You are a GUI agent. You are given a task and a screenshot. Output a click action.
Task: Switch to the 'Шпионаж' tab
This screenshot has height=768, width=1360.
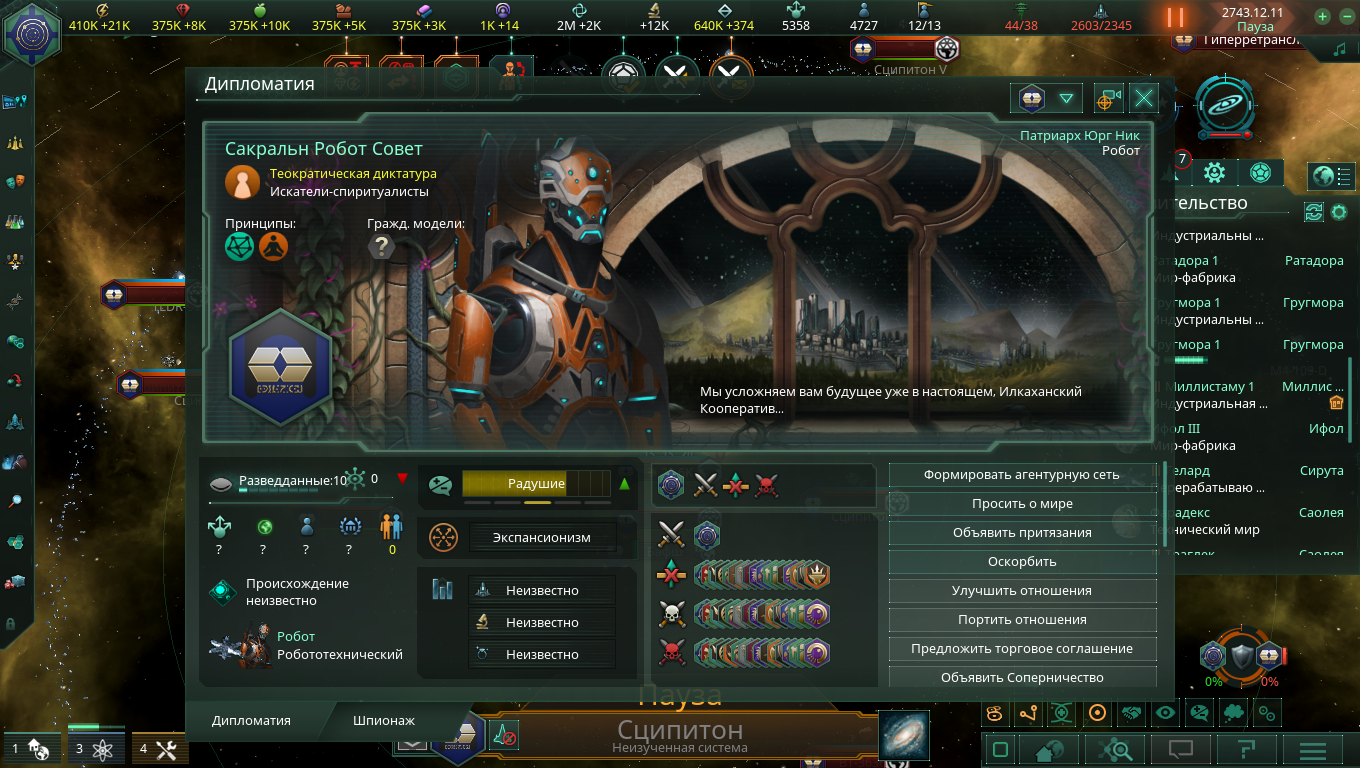(x=383, y=720)
